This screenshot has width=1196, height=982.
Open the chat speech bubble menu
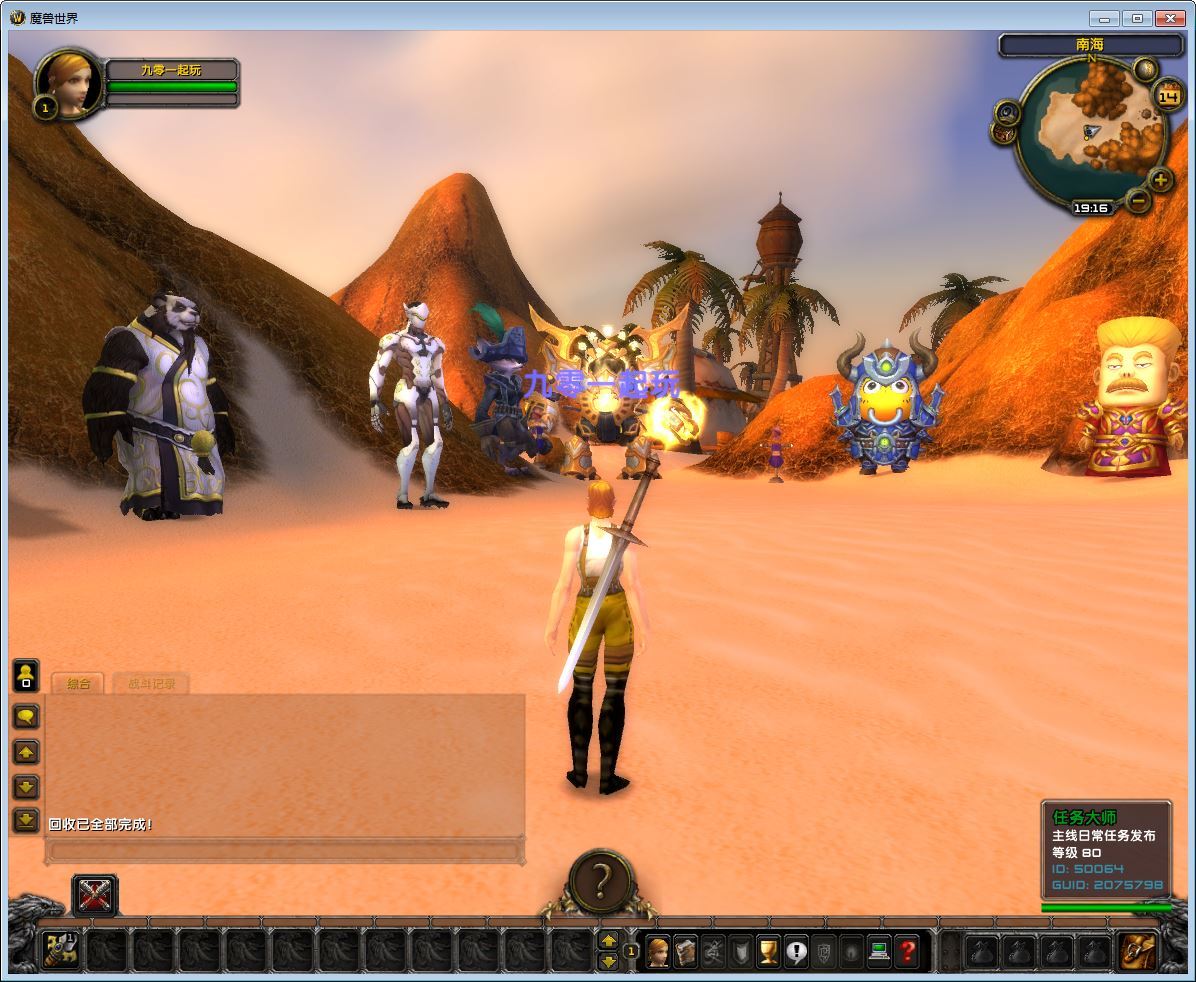(x=25, y=716)
